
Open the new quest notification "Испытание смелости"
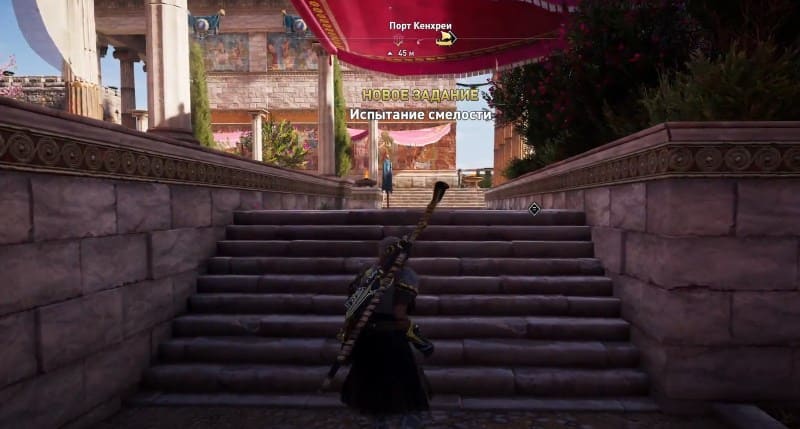[x=421, y=114]
